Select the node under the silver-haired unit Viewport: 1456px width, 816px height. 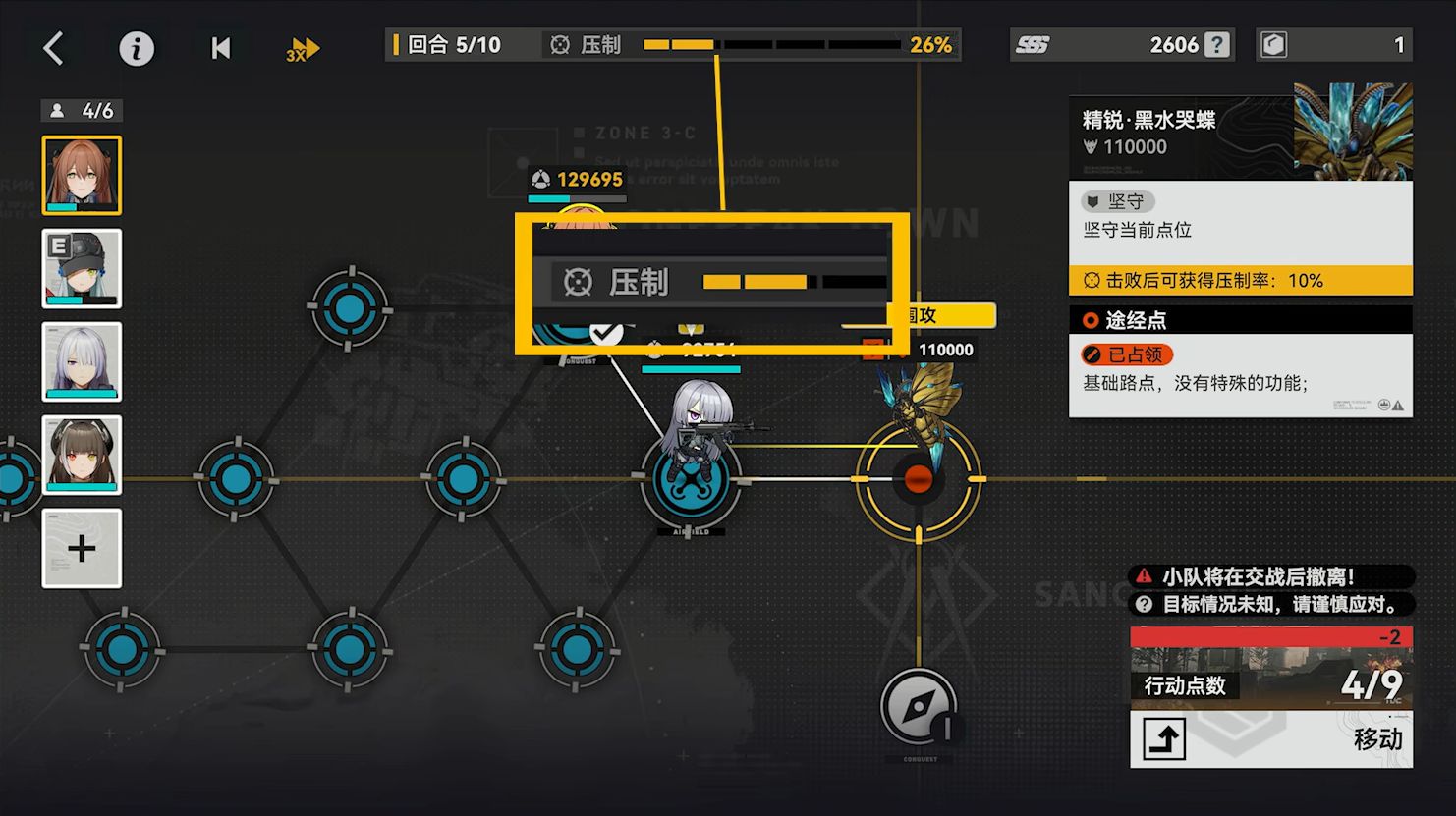click(691, 481)
